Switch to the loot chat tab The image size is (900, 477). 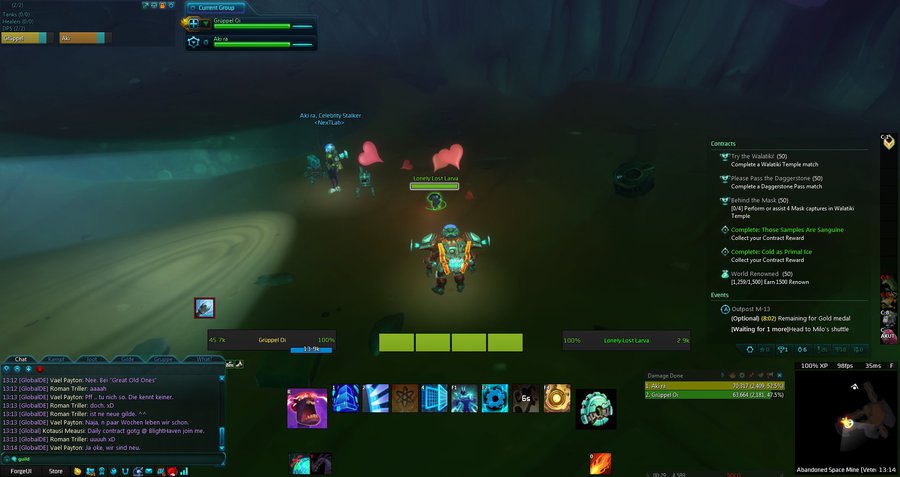click(x=92, y=358)
